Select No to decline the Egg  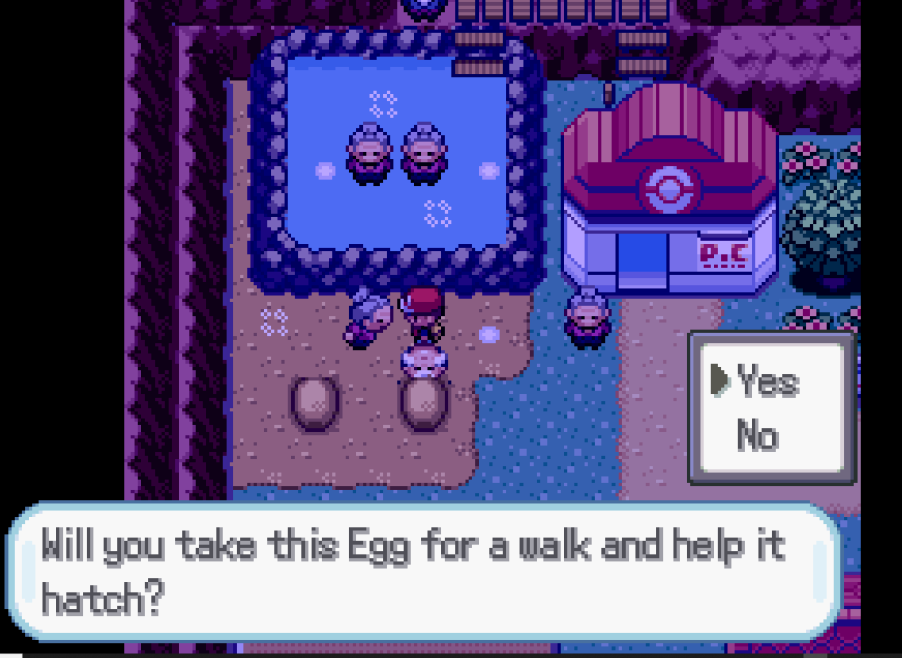pos(757,435)
